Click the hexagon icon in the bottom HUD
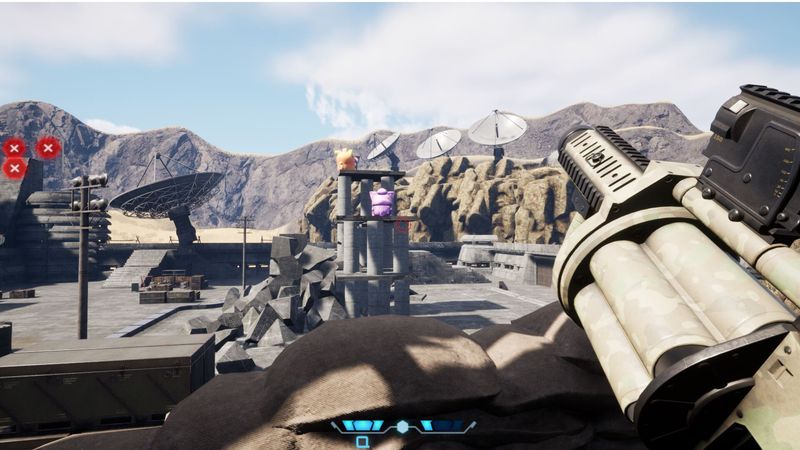Screen dimensions: 800x450 coord(402,427)
